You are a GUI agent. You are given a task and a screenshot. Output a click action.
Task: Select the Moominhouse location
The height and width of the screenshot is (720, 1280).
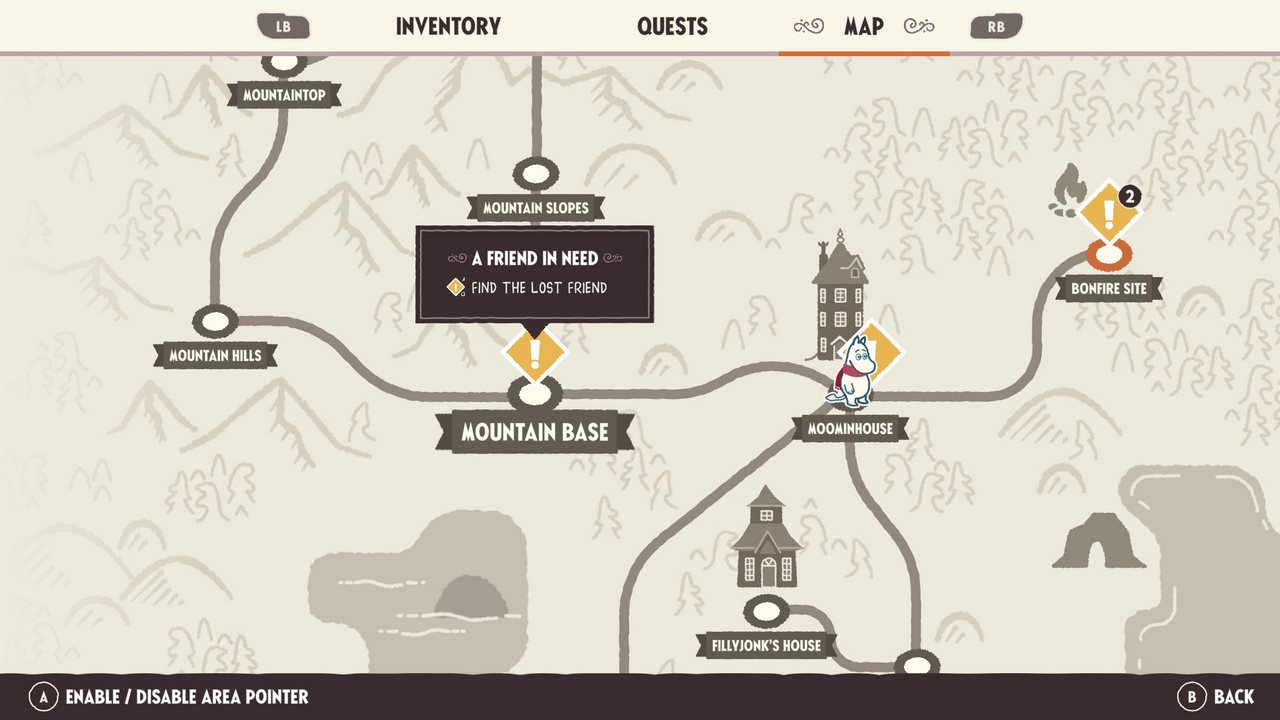pyautogui.click(x=850, y=429)
